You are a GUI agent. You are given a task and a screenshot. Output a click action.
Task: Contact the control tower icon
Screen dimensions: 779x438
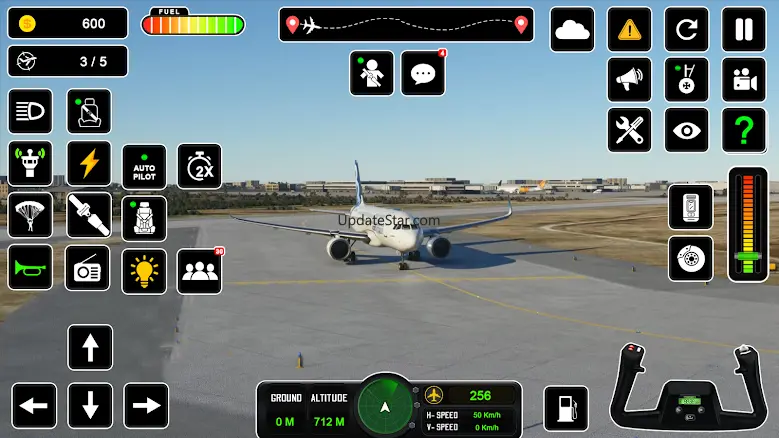(30, 162)
